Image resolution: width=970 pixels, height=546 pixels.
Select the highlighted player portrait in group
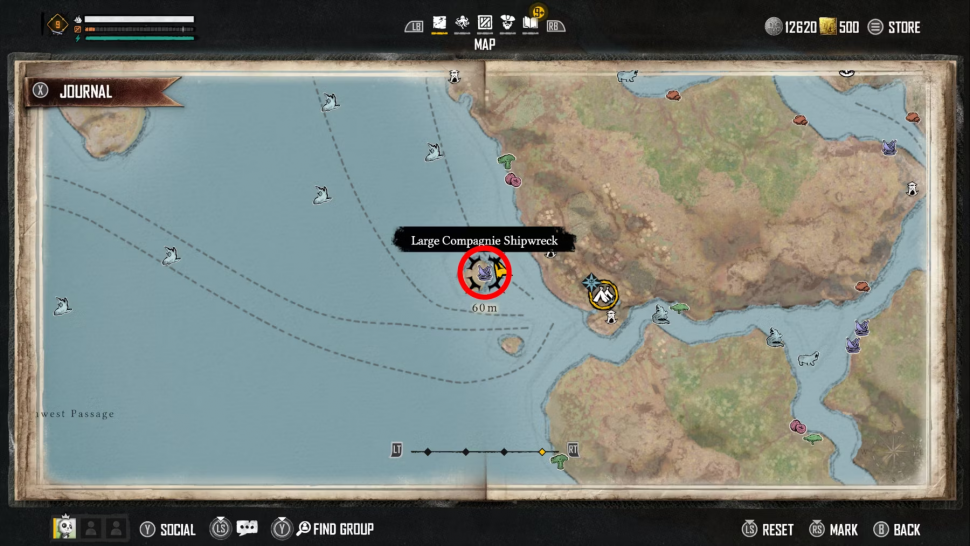(x=64, y=528)
